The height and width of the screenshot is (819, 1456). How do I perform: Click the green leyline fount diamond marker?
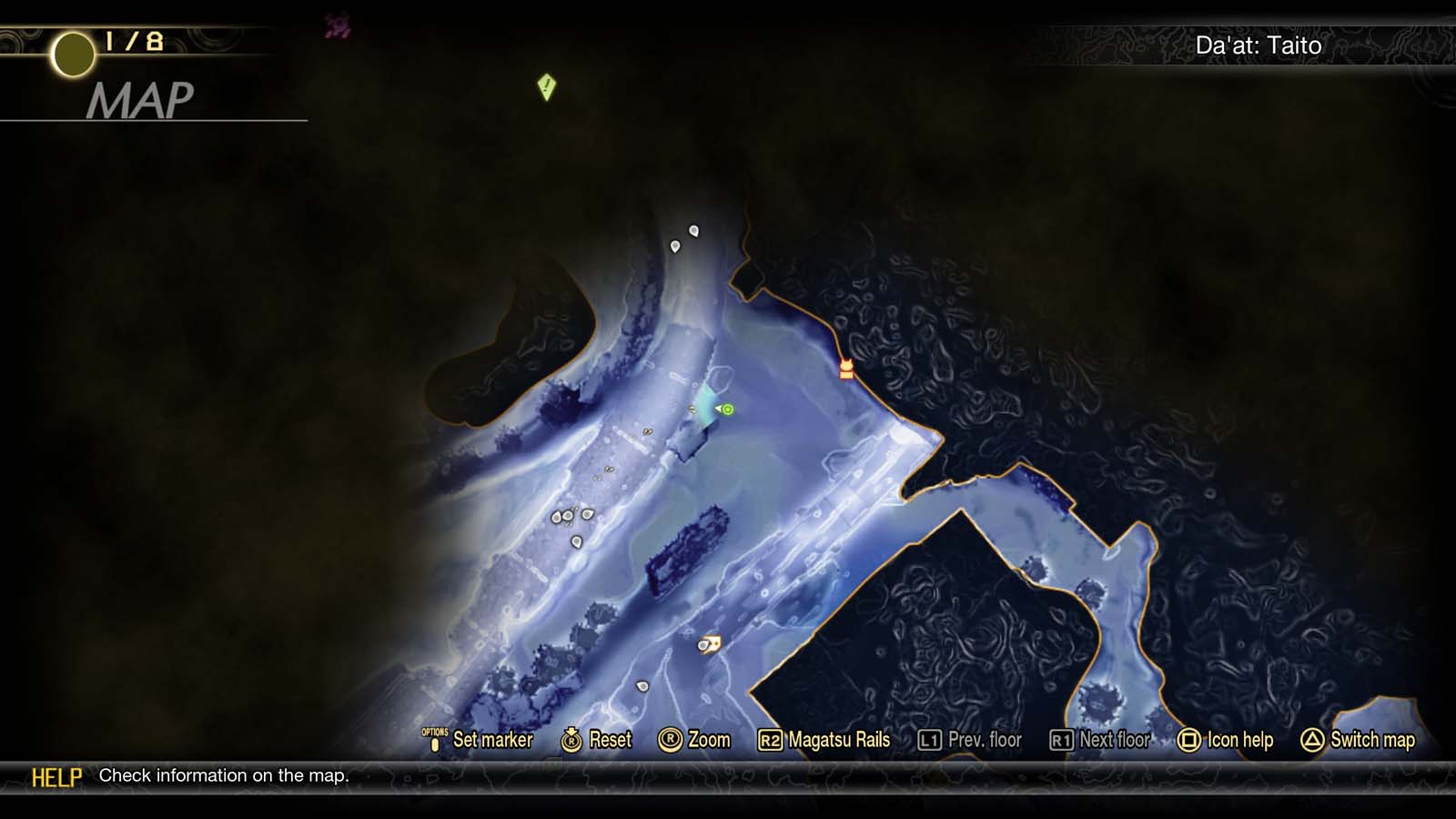click(x=546, y=86)
